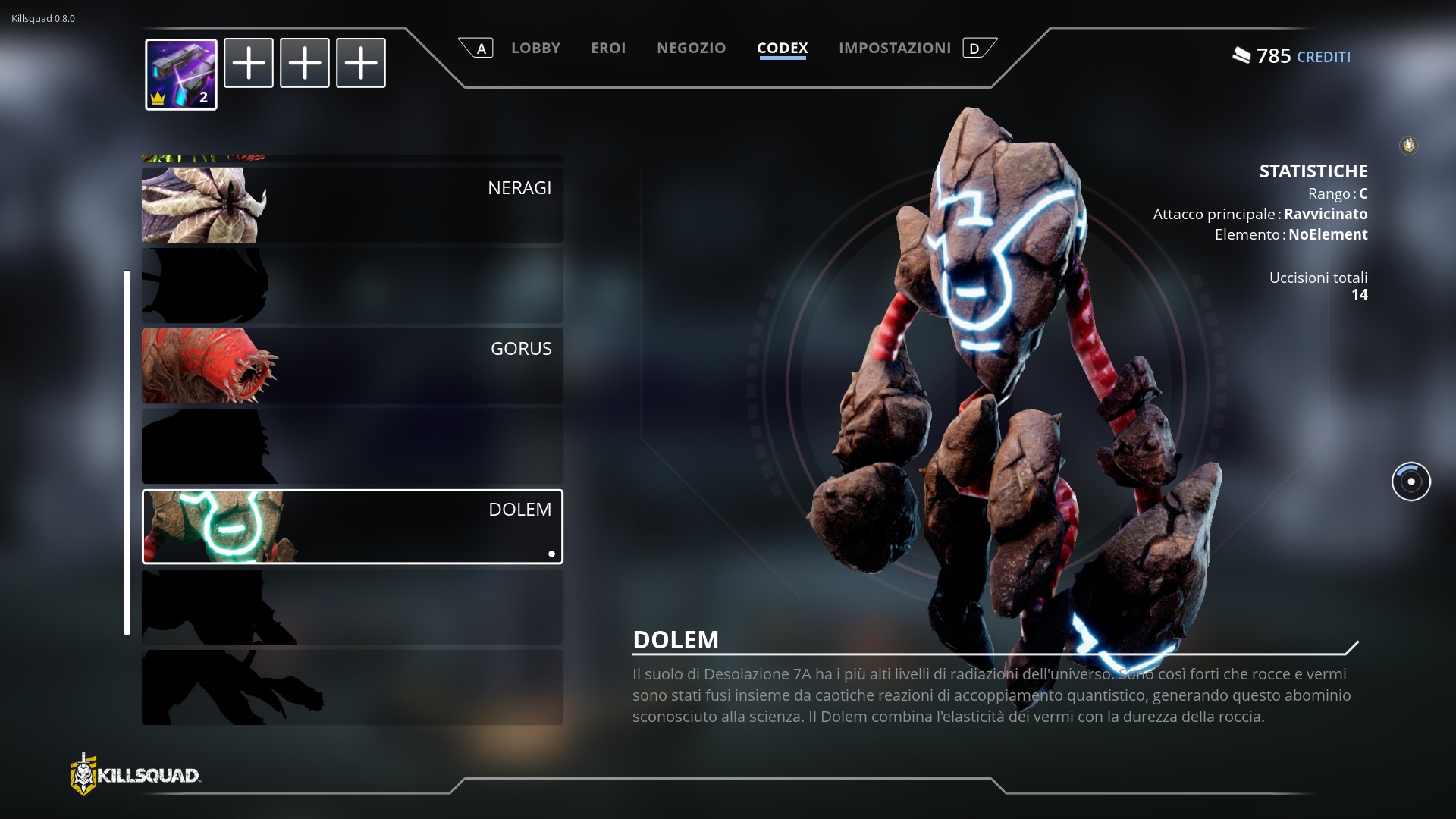Select the Dolem codex entry

[352, 526]
